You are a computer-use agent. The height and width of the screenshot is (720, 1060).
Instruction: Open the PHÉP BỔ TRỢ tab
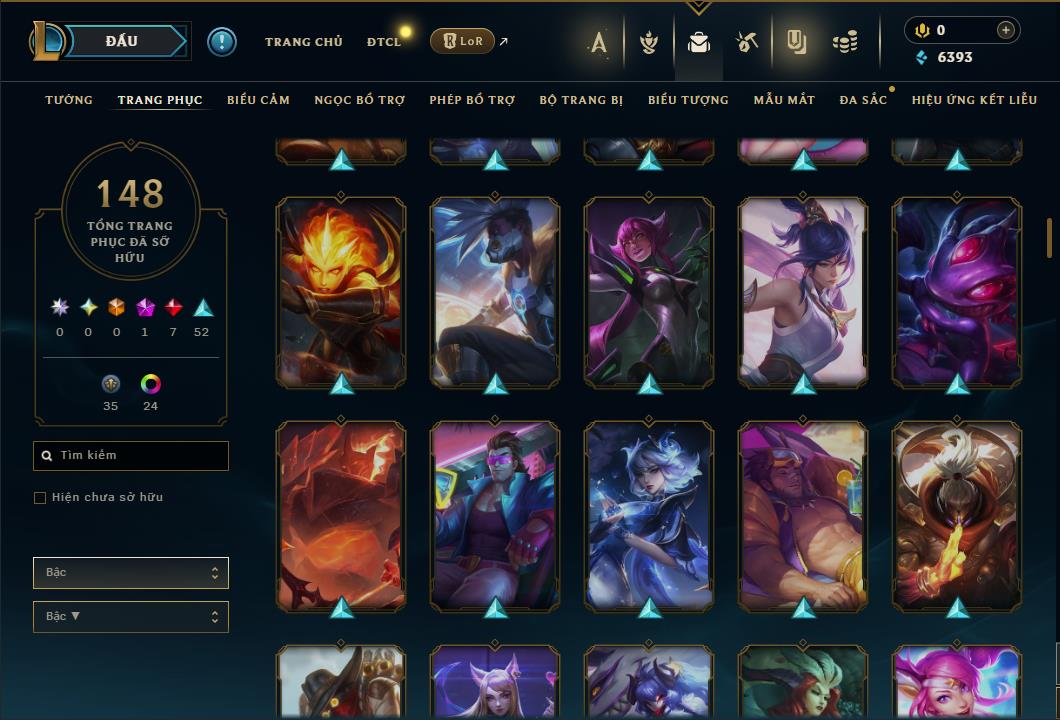[x=472, y=100]
